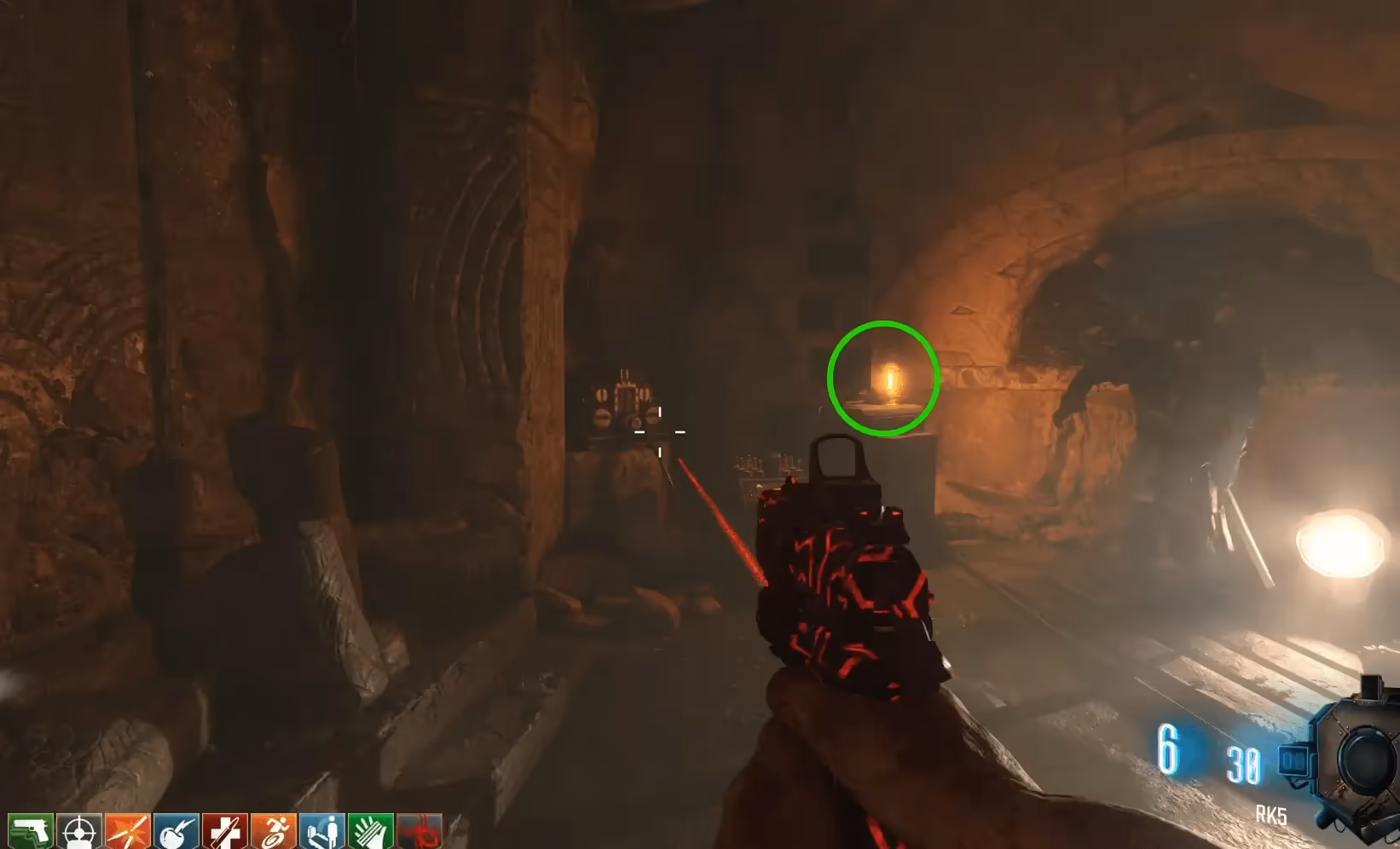Select the red spider Widow's Wine perk icon
Image resolution: width=1400 pixels, height=849 pixels.
coord(419,831)
